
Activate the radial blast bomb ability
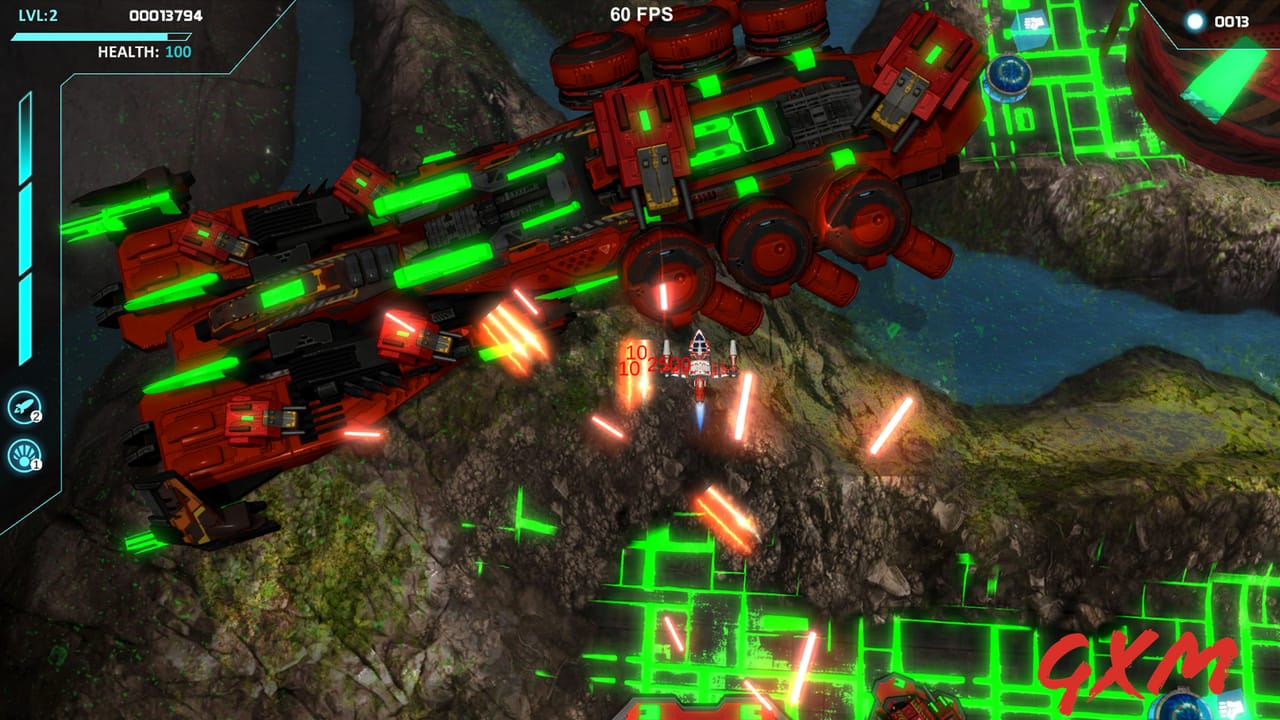(x=23, y=455)
